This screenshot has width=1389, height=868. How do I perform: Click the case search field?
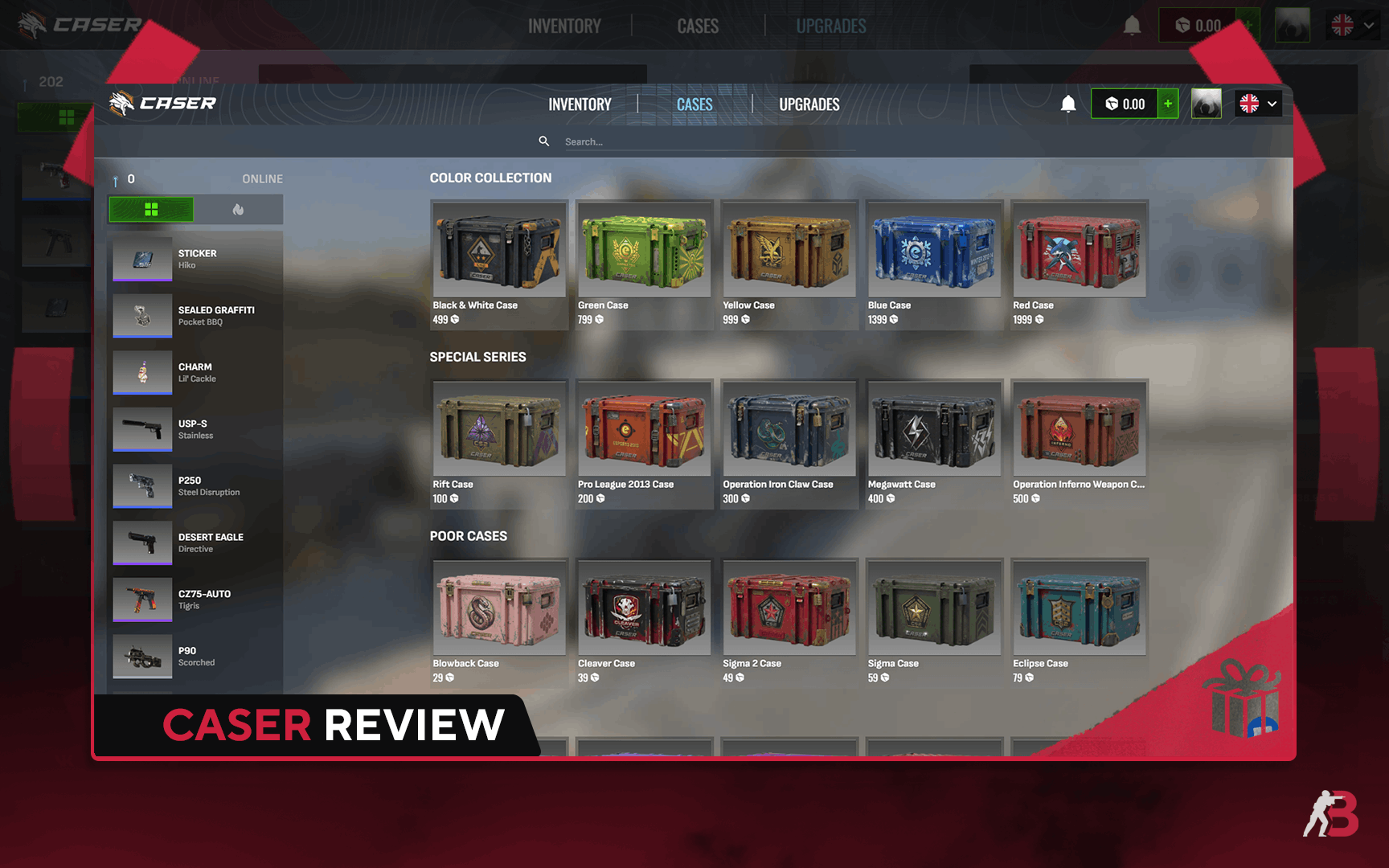[707, 141]
